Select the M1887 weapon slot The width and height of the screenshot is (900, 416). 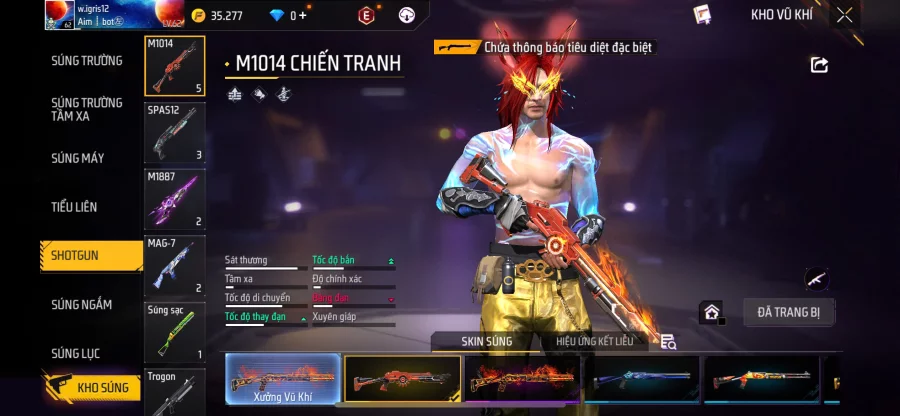pos(175,199)
